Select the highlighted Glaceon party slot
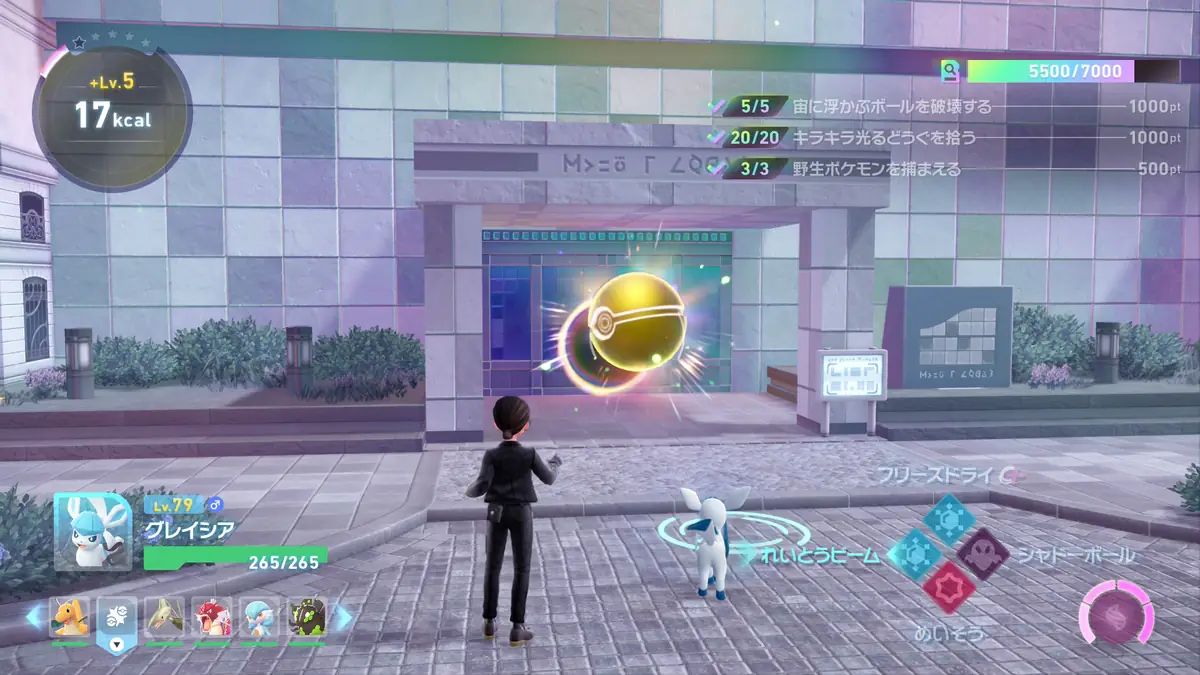 click(x=117, y=620)
